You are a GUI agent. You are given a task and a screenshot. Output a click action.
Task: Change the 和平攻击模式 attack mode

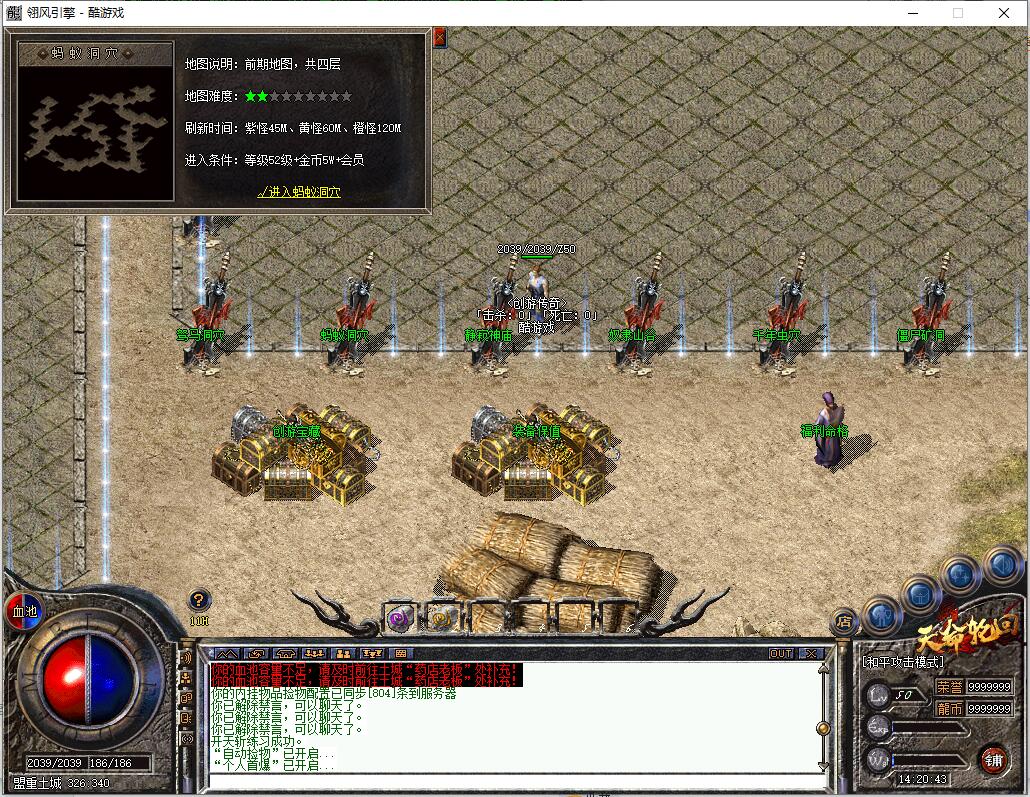point(903,662)
